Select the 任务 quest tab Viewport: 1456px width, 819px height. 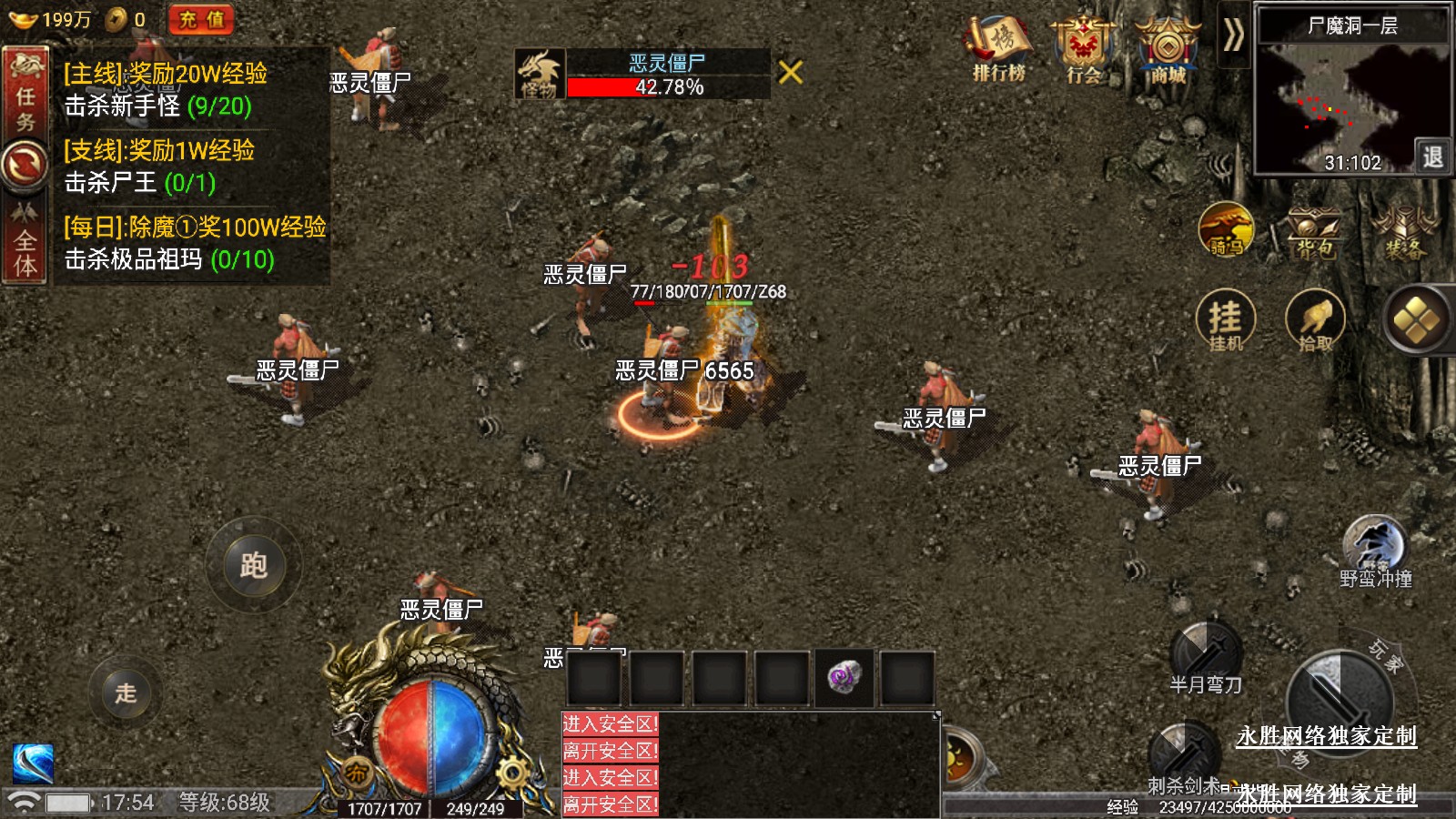coord(25,93)
